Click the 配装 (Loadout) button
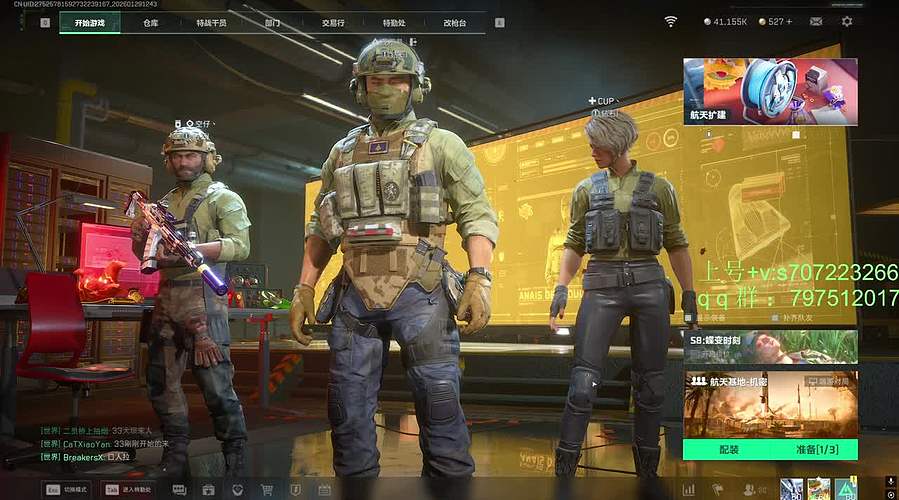The image size is (899, 500). click(x=728, y=450)
